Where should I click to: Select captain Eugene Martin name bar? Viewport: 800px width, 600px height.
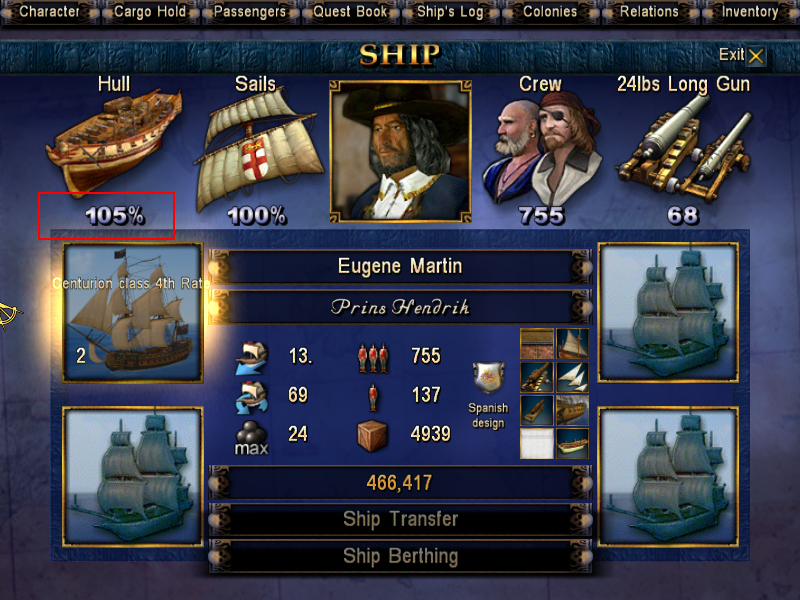(x=400, y=267)
